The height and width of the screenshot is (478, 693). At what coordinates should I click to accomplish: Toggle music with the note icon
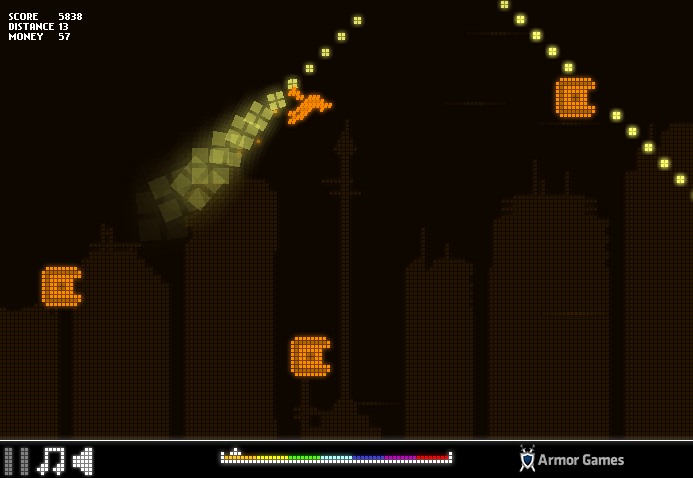tap(51, 461)
